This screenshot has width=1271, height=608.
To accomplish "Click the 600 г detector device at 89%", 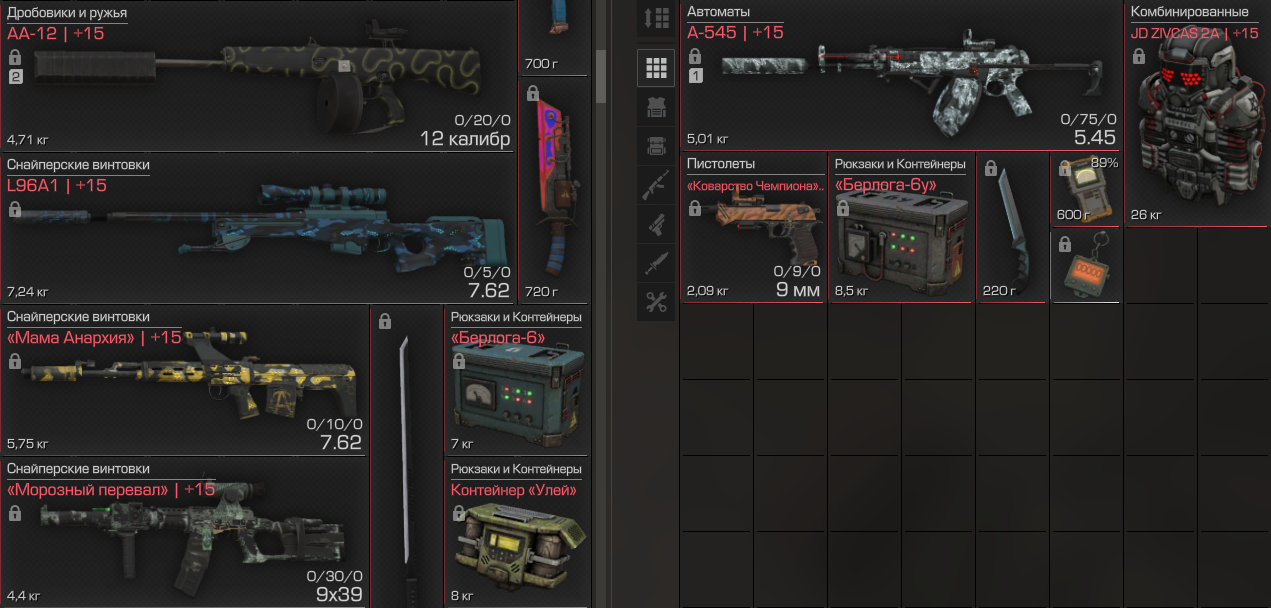I will point(1085,188).
